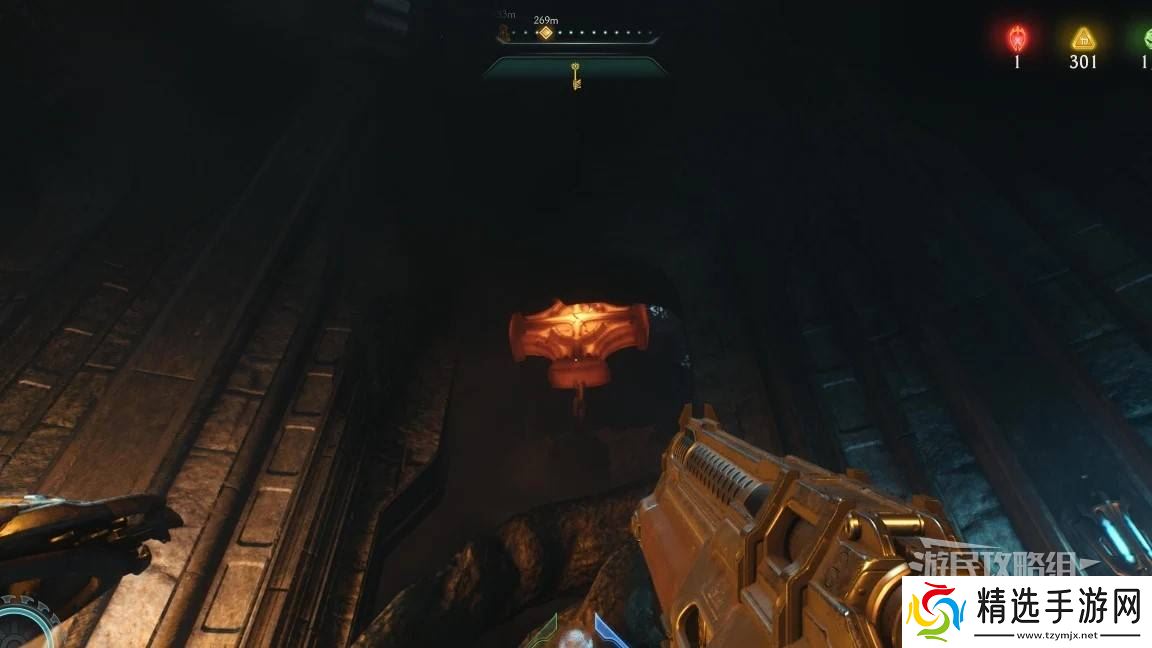This screenshot has height=648, width=1152.
Task: Open the 精选手游网 watermark logo
Action: [x=1027, y=612]
